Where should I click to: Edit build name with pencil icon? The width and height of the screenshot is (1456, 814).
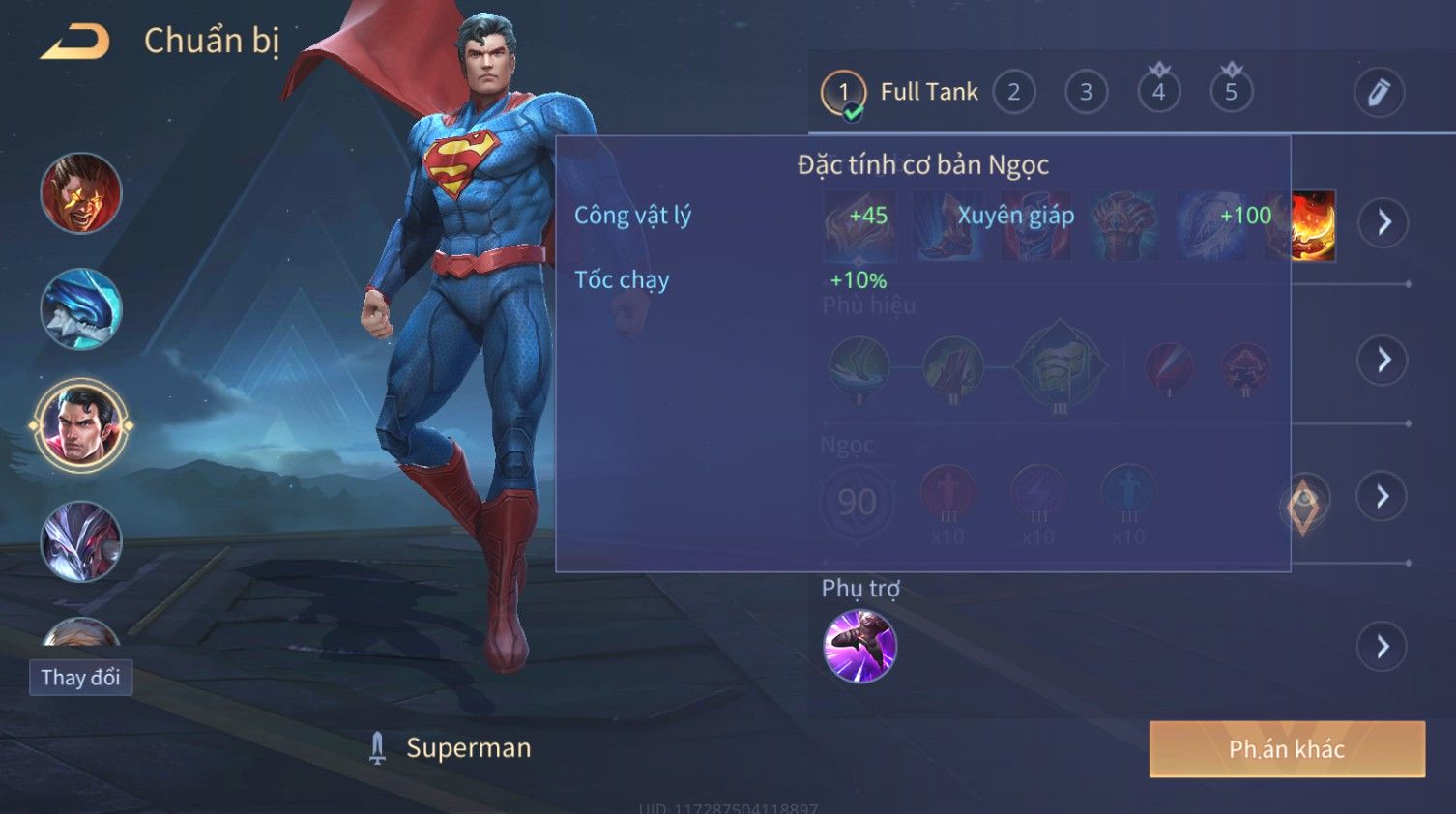(x=1378, y=93)
